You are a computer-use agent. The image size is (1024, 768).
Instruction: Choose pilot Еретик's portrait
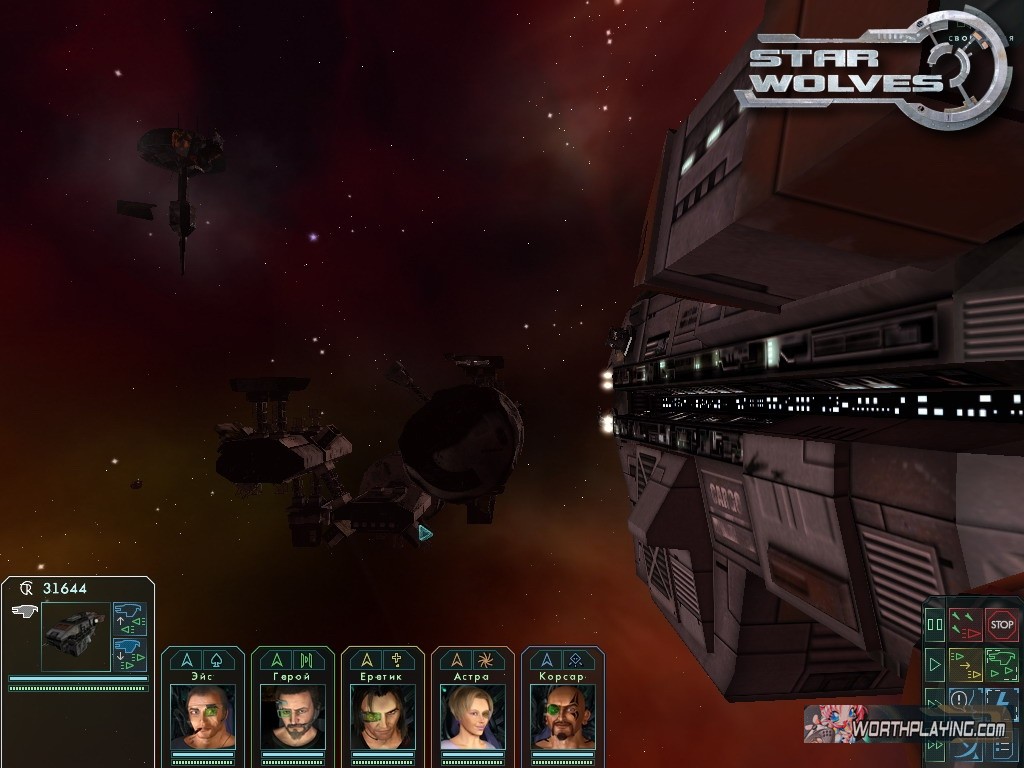tap(383, 716)
